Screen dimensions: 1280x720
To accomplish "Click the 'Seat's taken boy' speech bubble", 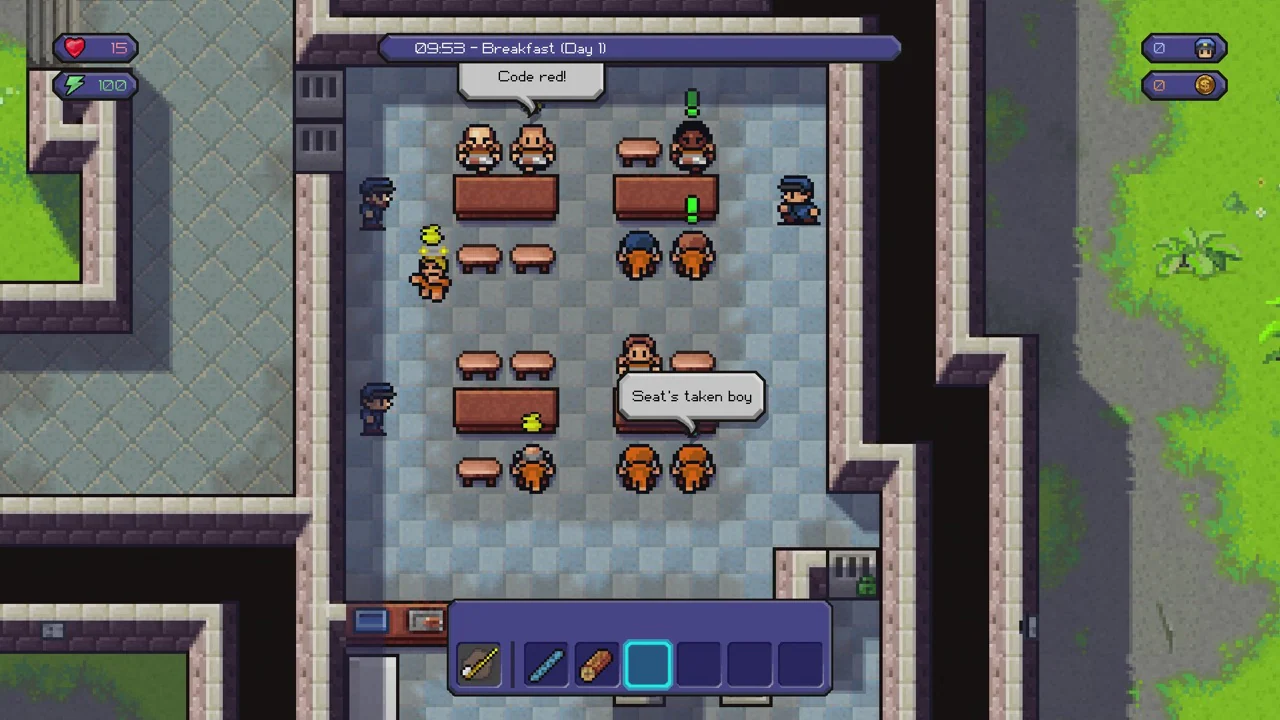I will coord(691,396).
